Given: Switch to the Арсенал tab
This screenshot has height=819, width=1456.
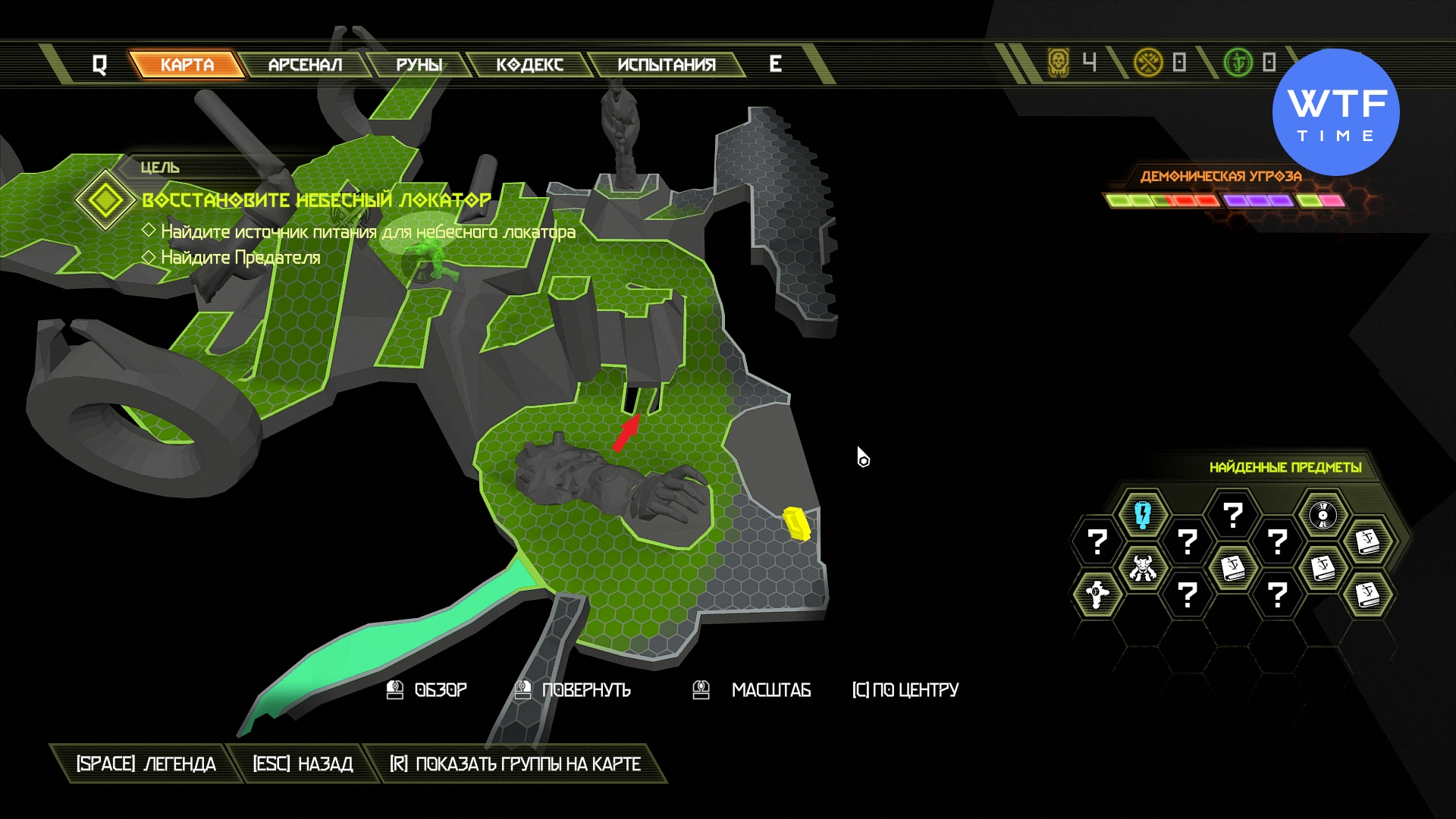Looking at the screenshot, I should click(x=305, y=64).
